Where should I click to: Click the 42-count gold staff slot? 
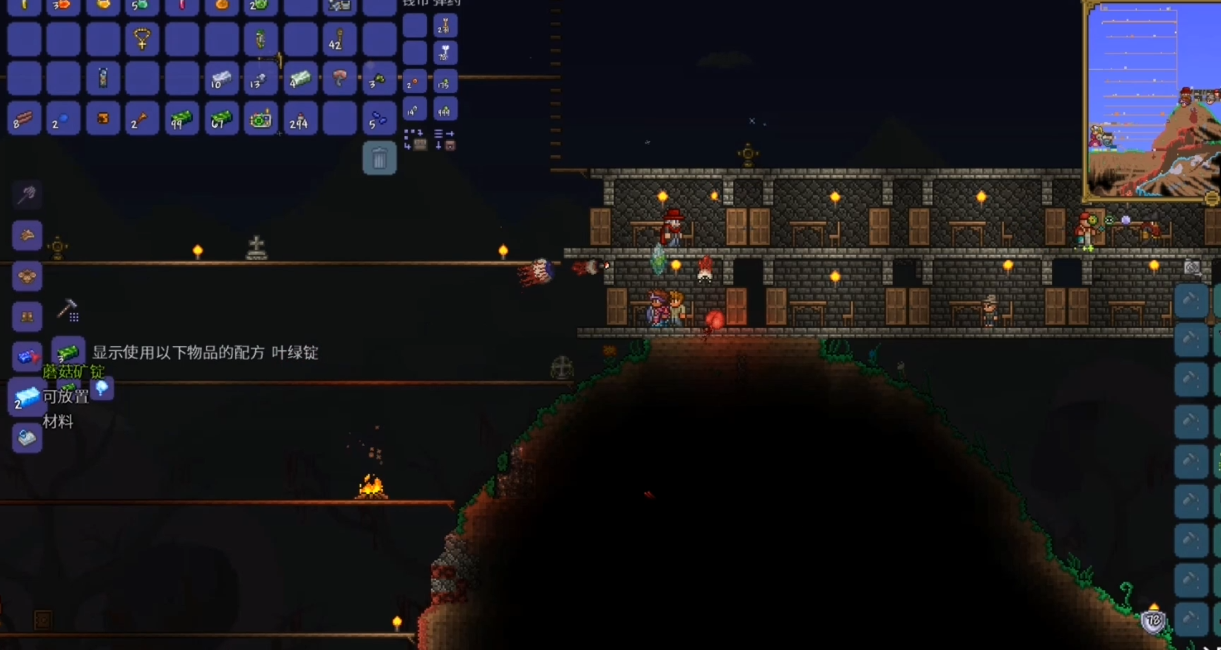340,40
